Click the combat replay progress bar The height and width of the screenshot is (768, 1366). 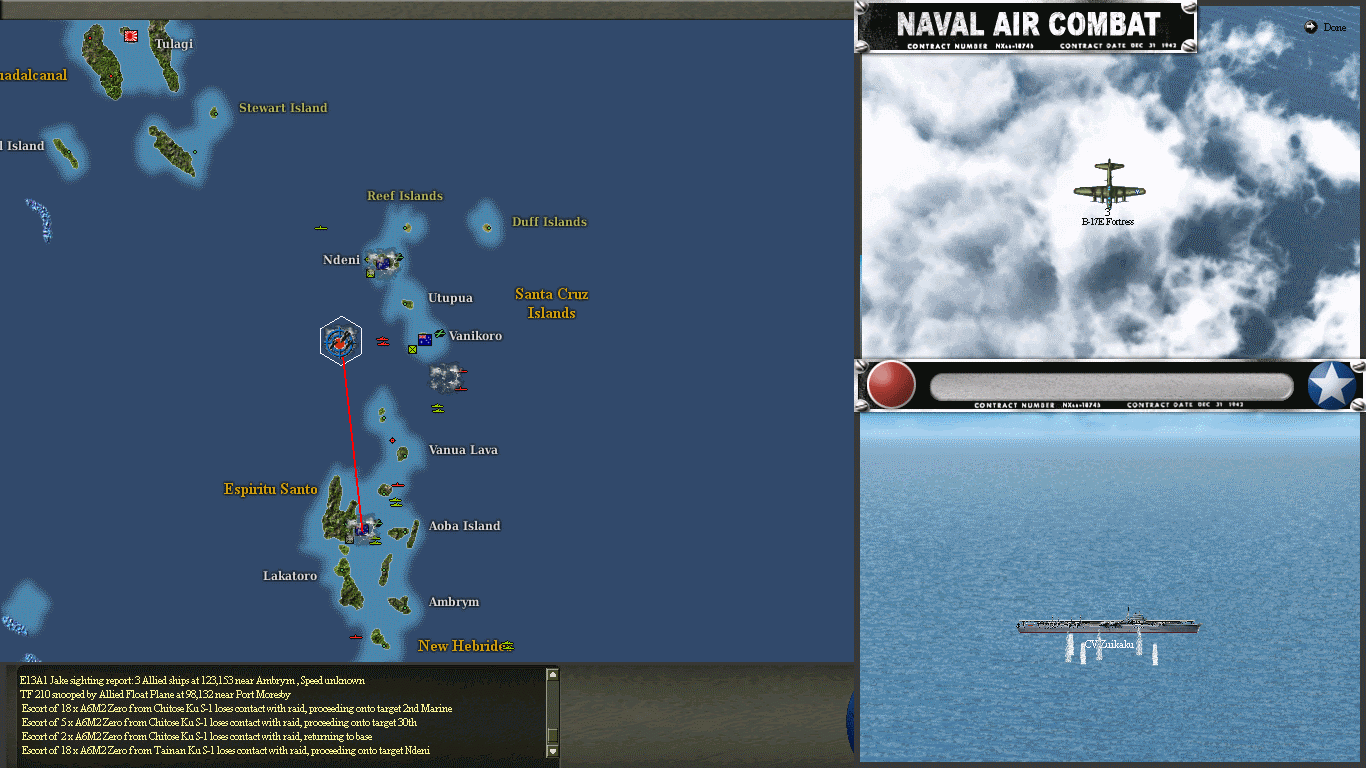point(1110,385)
